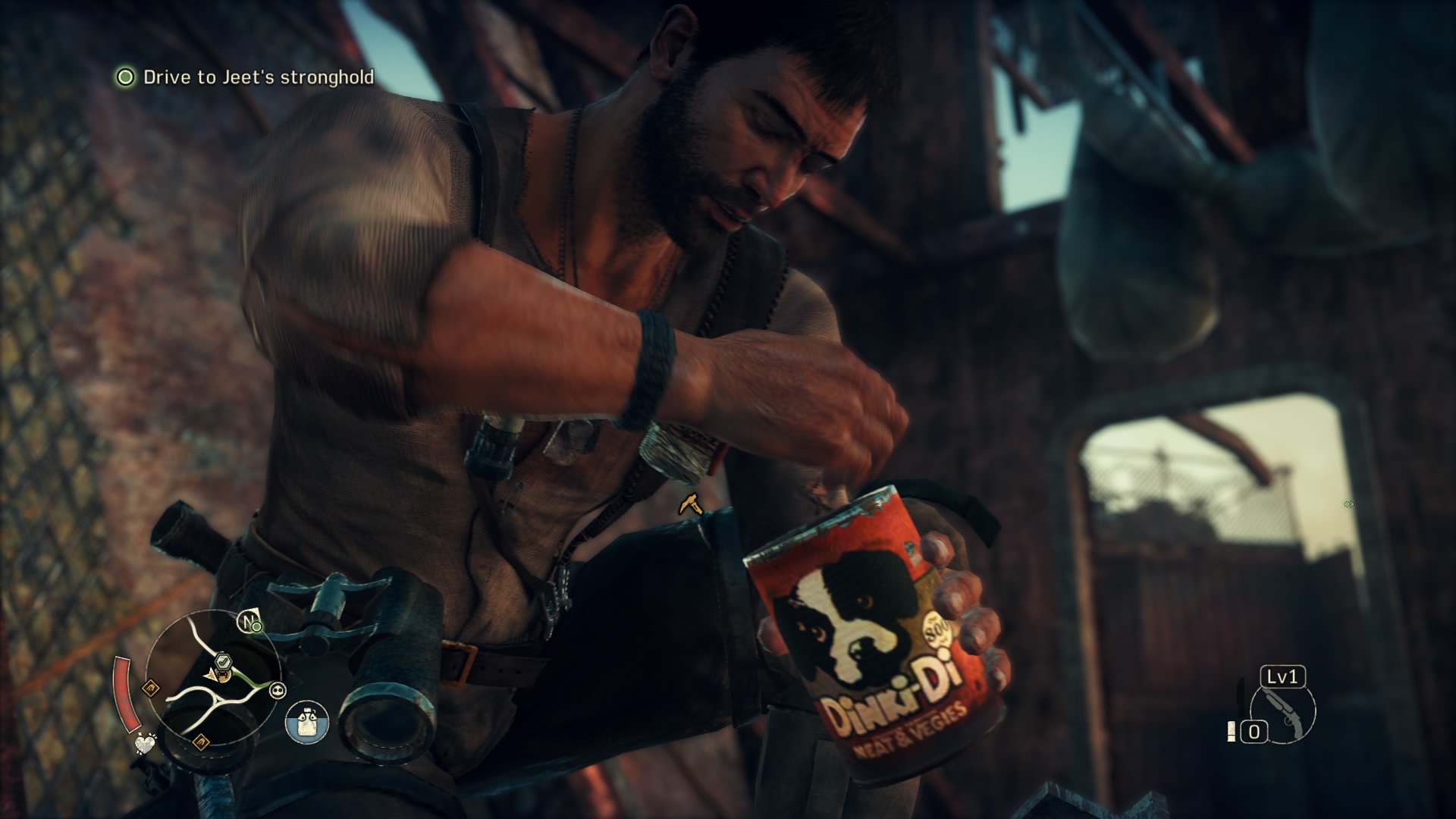The width and height of the screenshot is (1456, 819).
Task: Click the north compass indicator on minimap
Action: [246, 621]
